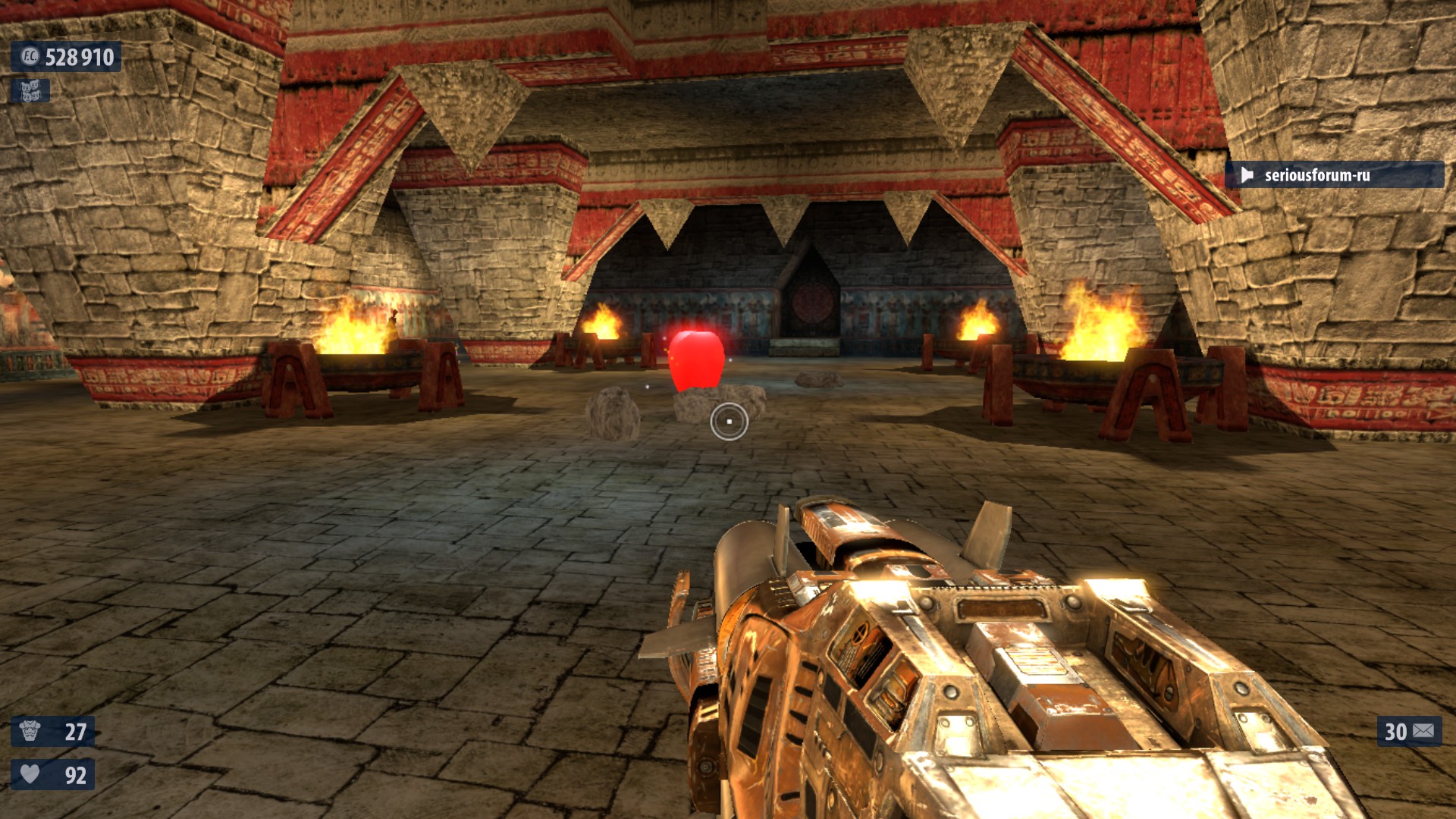Click the F.C. score badge icon

(30, 57)
